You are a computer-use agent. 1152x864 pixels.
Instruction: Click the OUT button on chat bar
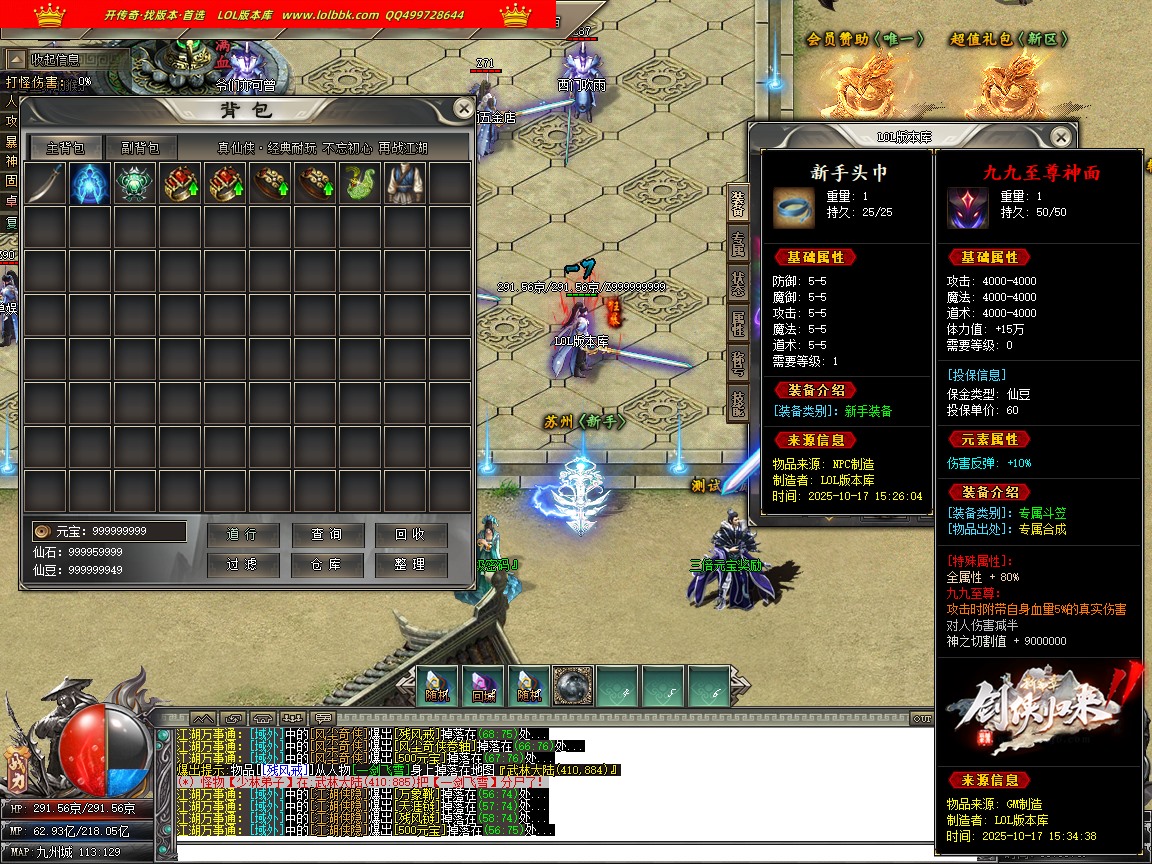922,718
